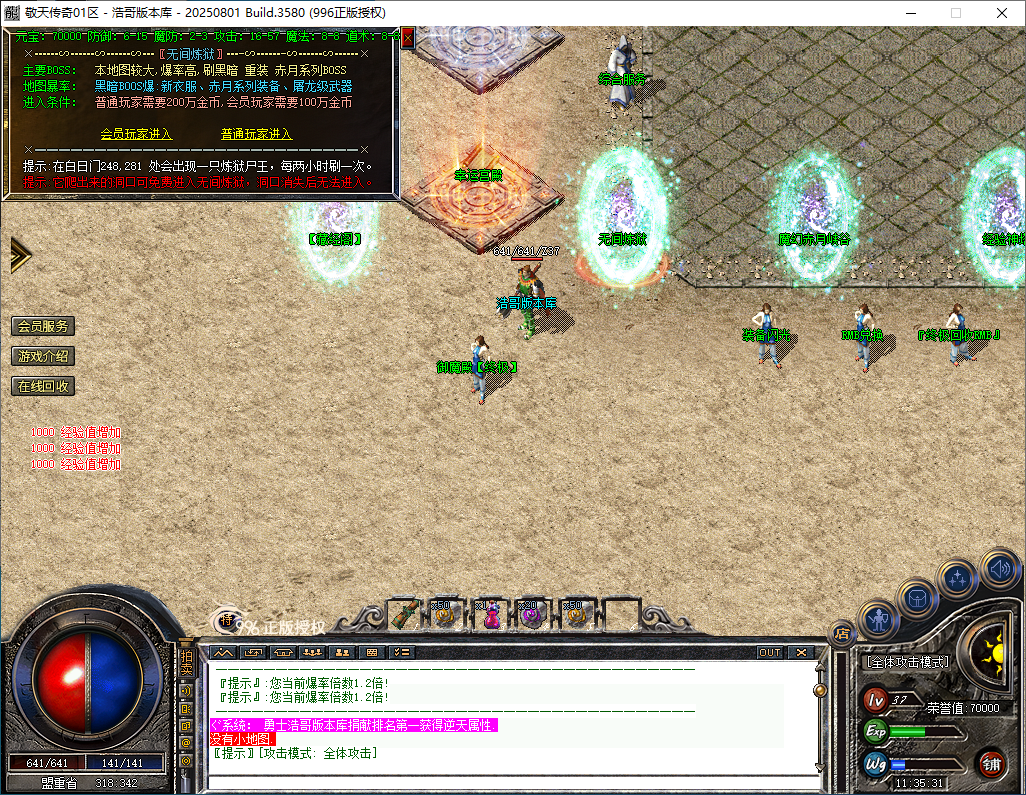
Task: Open the 铺 shop round button
Action: tap(992, 764)
